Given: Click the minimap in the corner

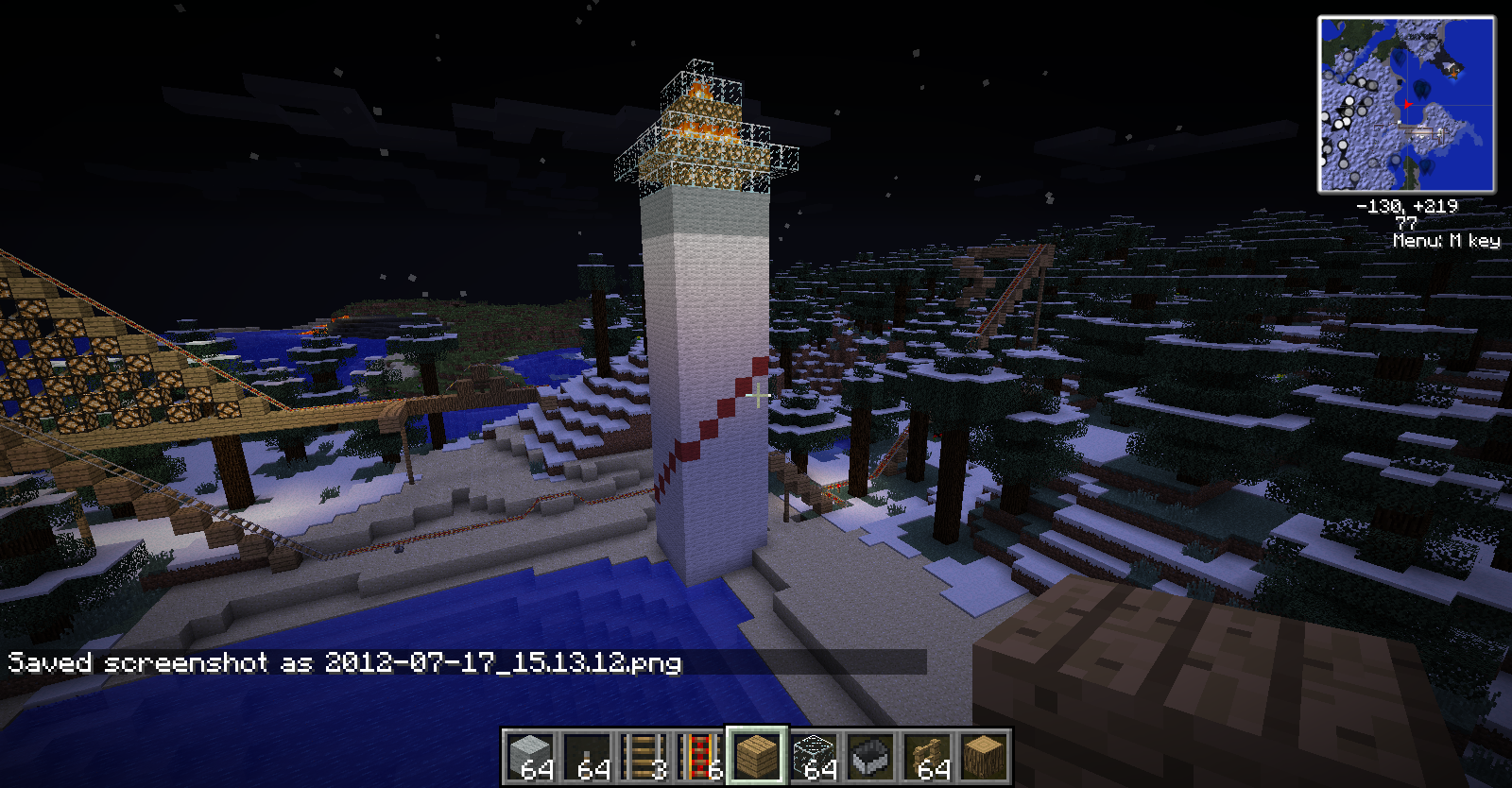Looking at the screenshot, I should 1406,105.
